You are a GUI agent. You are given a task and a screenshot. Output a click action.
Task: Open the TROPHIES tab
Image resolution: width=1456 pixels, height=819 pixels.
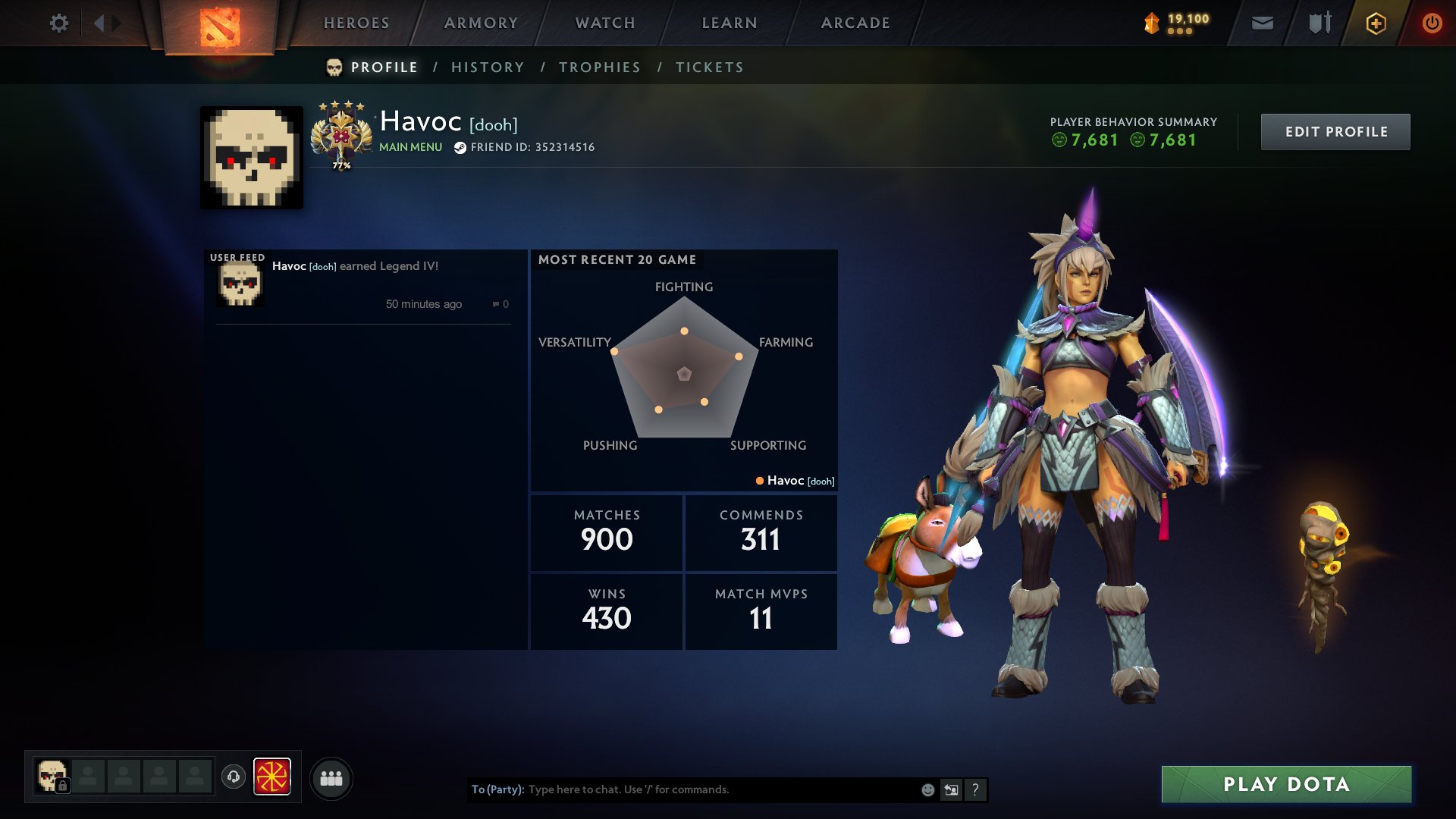pyautogui.click(x=599, y=67)
